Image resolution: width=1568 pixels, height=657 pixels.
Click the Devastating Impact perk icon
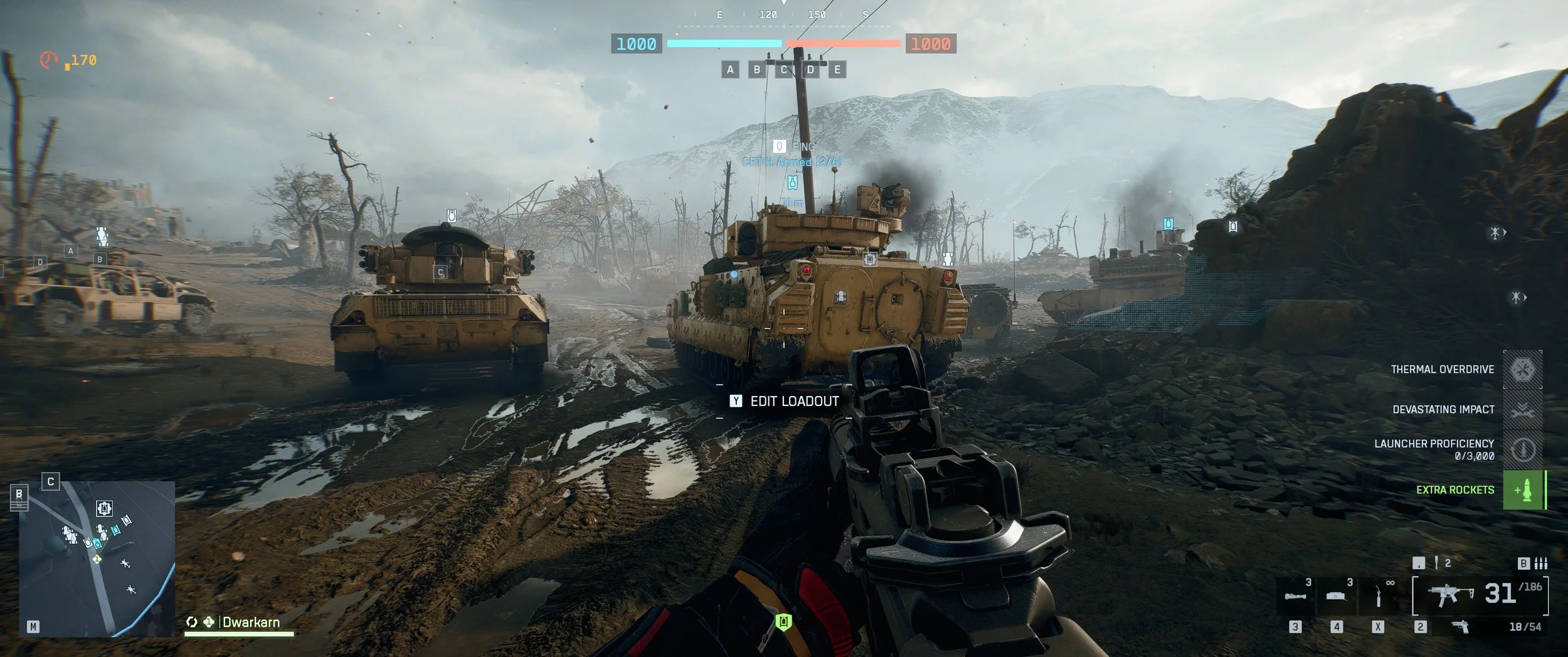click(x=1523, y=410)
